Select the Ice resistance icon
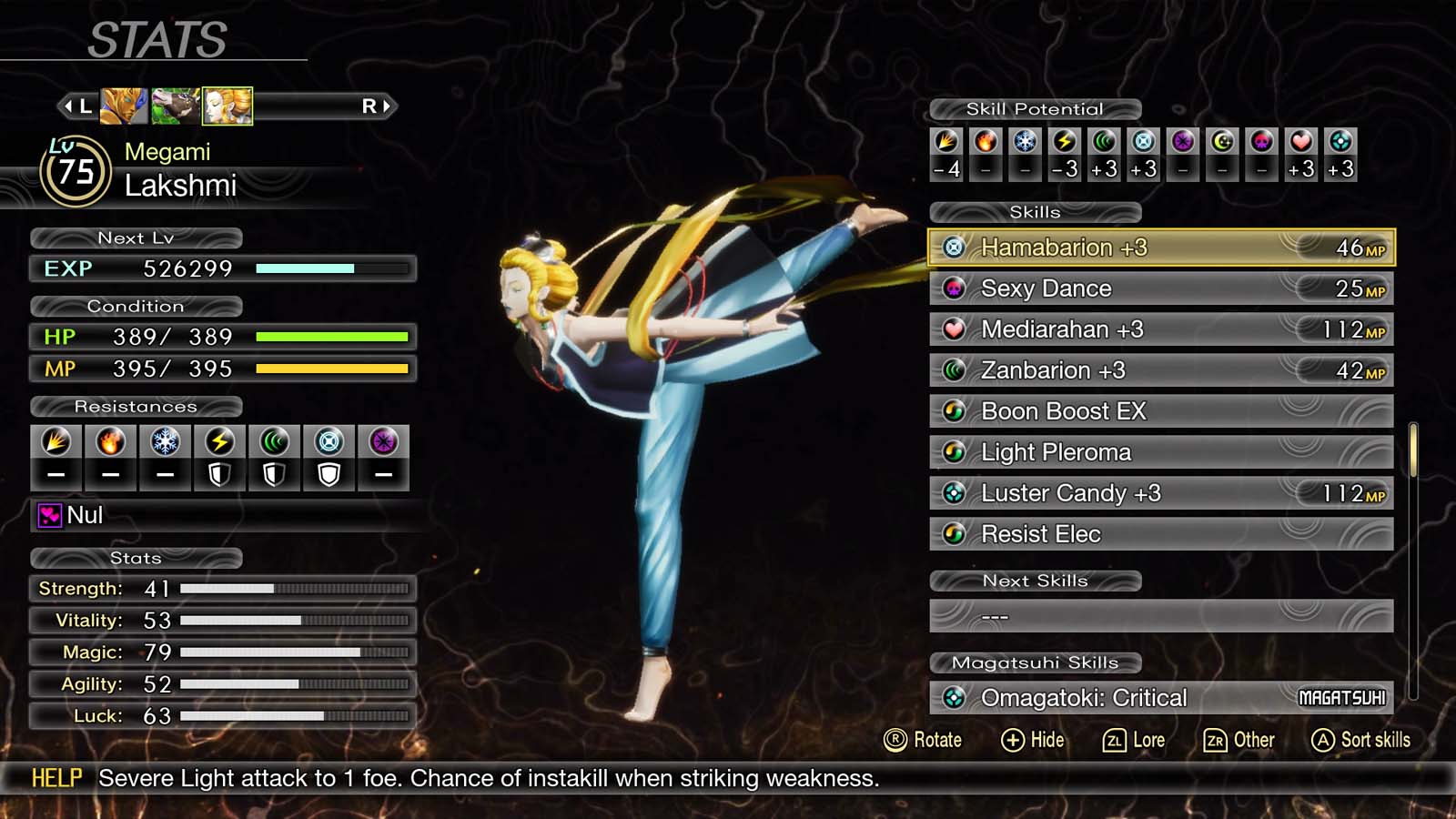Image resolution: width=1456 pixels, height=819 pixels. [164, 441]
